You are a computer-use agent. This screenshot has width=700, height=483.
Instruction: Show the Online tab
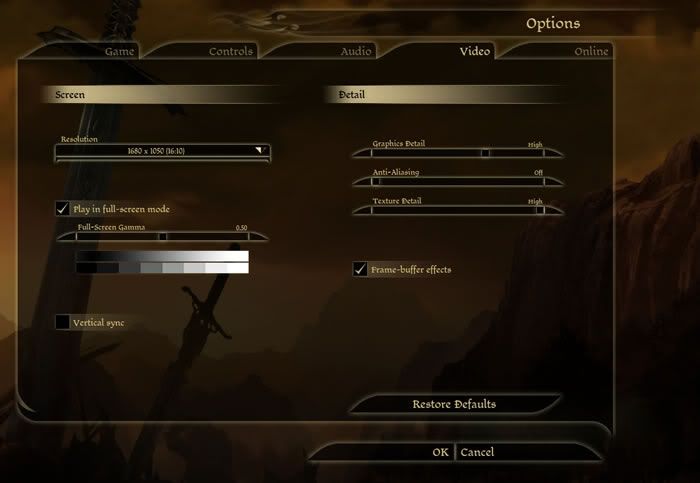(x=591, y=51)
